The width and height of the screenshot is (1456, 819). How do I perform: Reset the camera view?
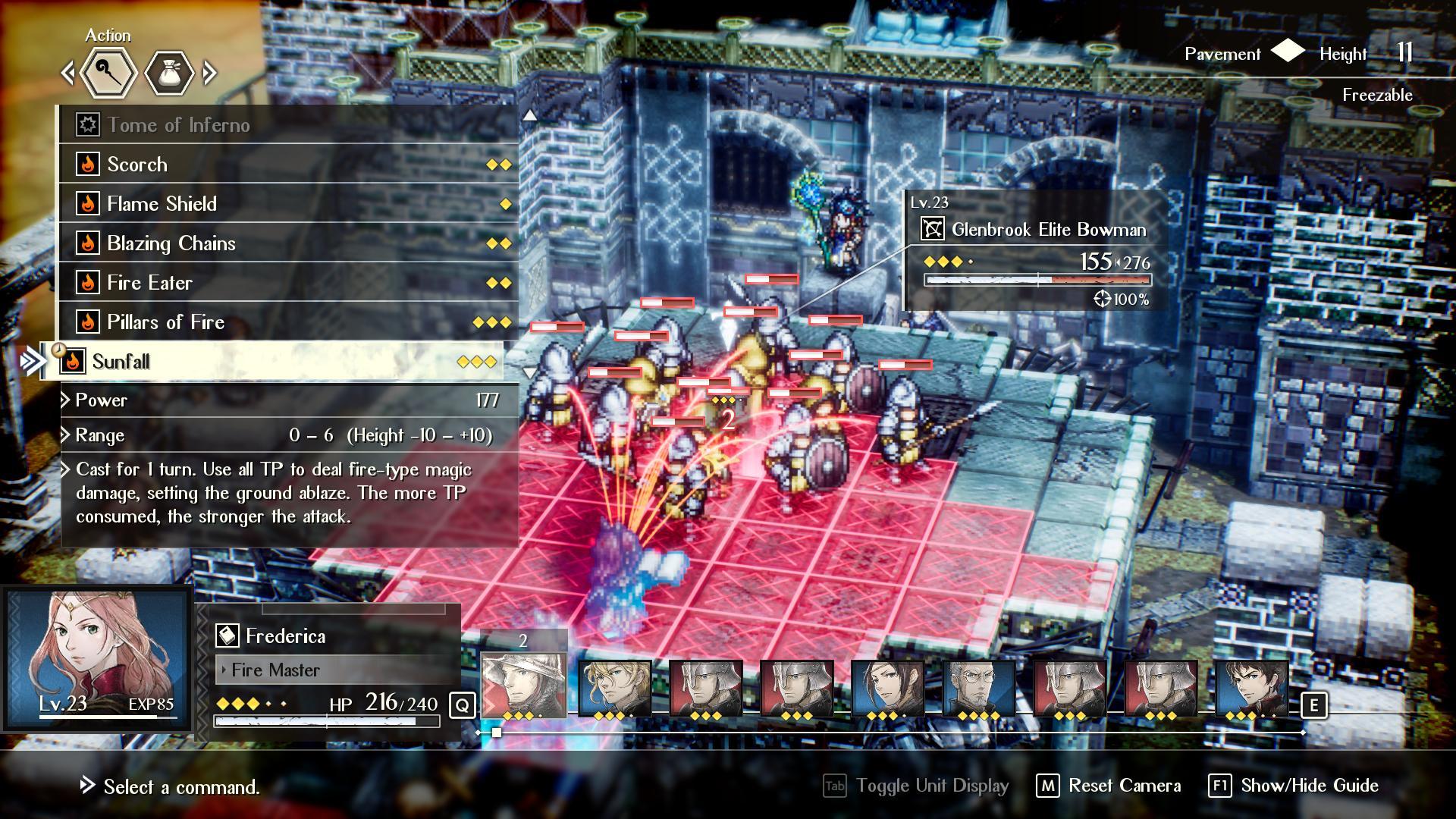point(1109,786)
